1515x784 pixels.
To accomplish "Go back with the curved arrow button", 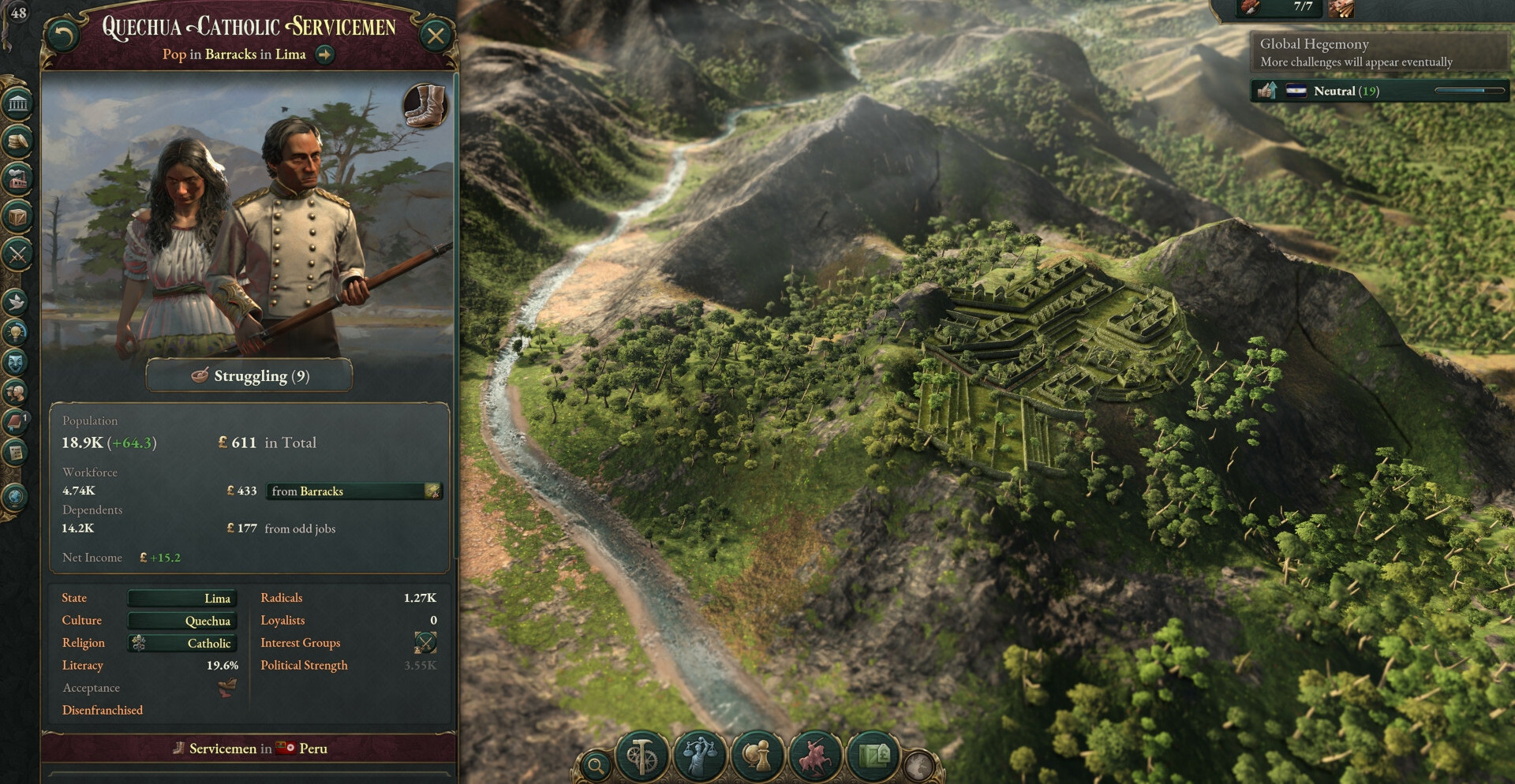I will pos(62,35).
